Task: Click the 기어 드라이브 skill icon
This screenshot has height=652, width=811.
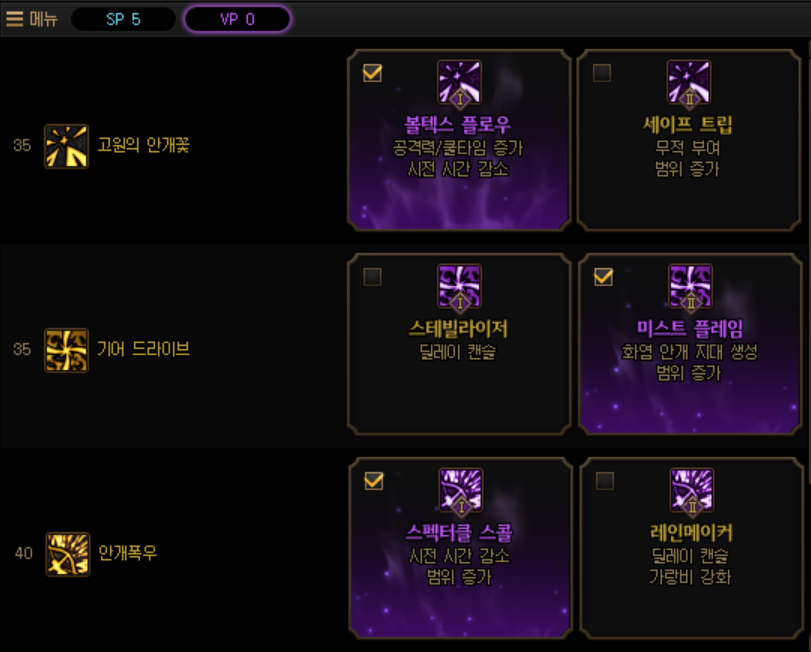Action: [x=67, y=350]
